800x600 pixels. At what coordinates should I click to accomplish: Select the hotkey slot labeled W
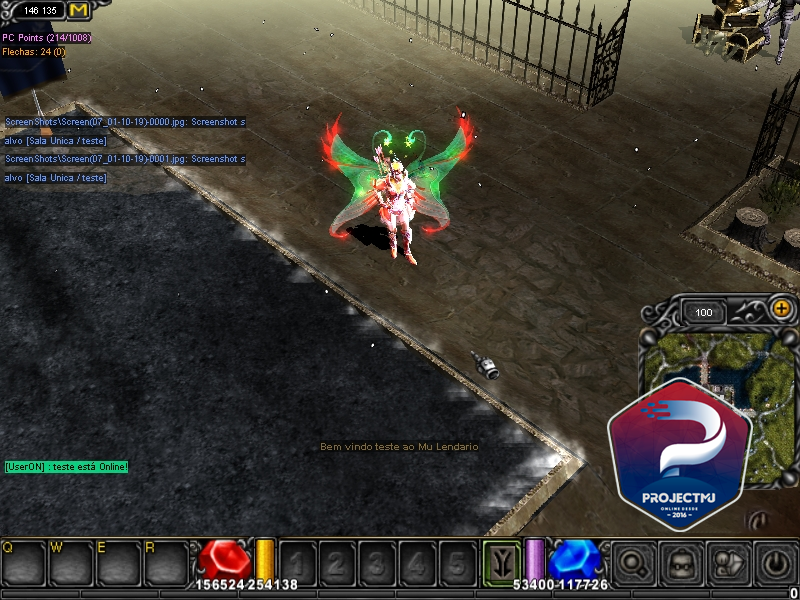click(71, 563)
